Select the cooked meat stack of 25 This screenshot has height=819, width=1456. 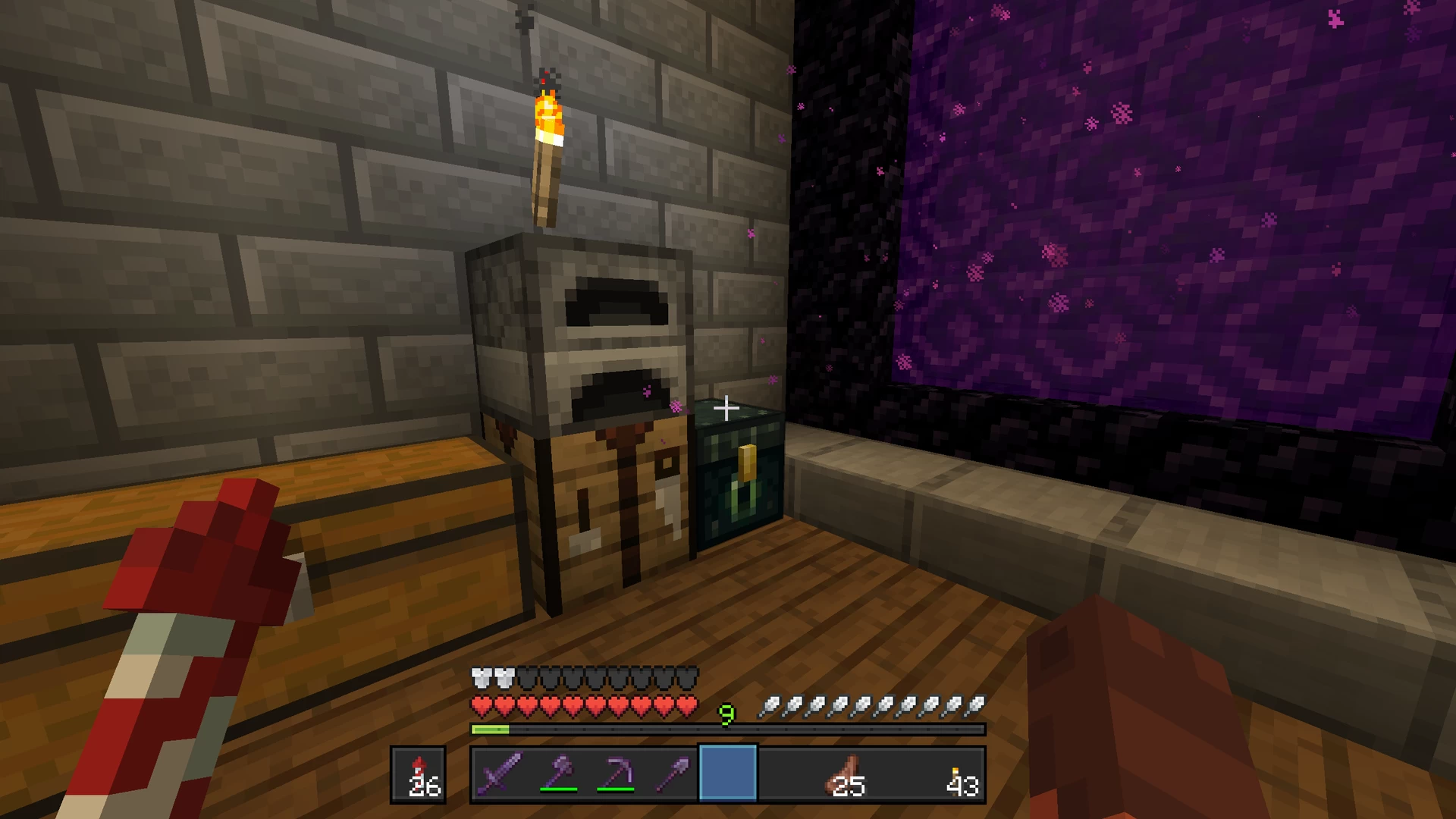(844, 775)
